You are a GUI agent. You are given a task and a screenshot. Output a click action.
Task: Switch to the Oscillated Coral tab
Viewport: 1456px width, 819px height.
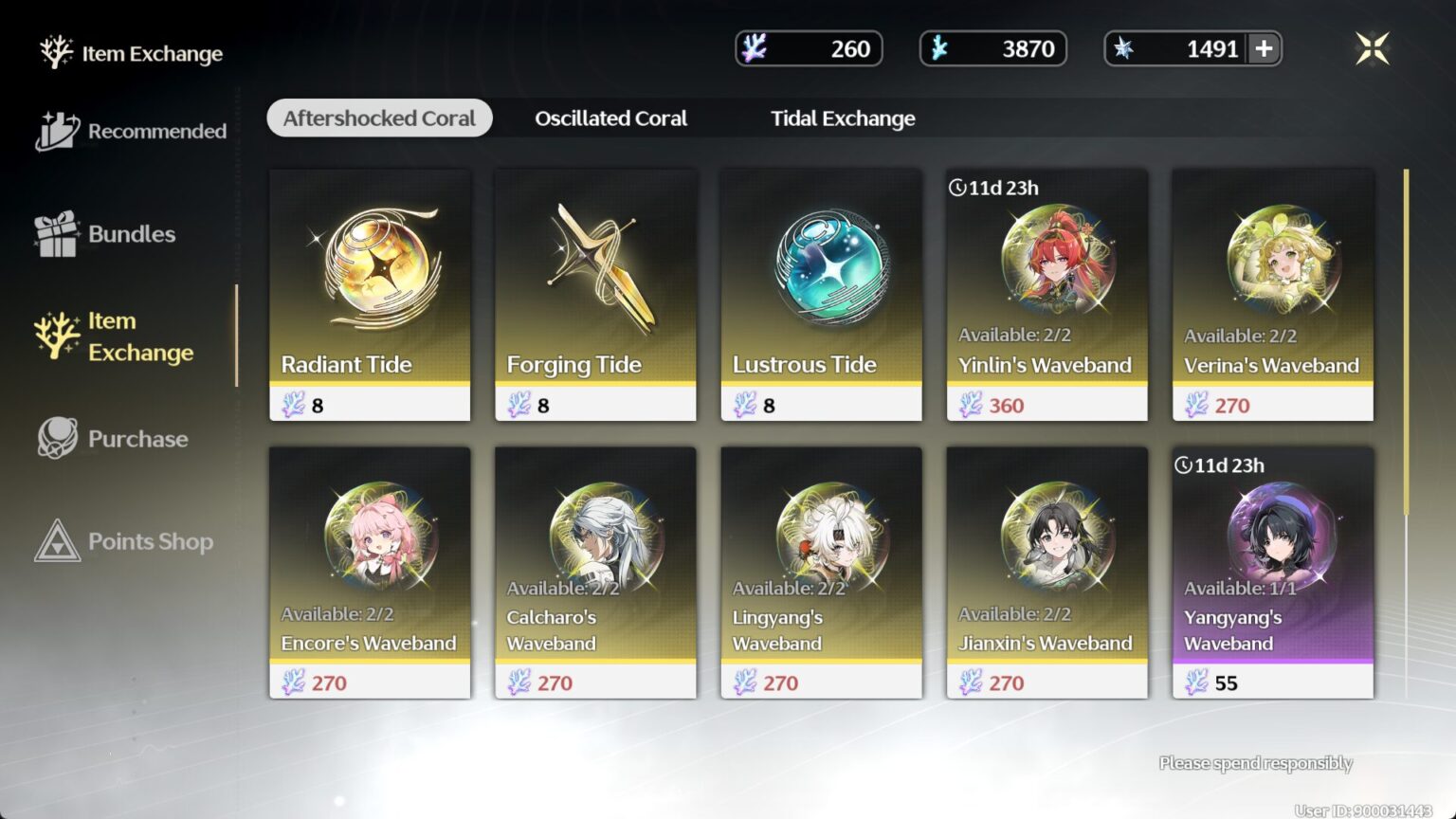(610, 118)
